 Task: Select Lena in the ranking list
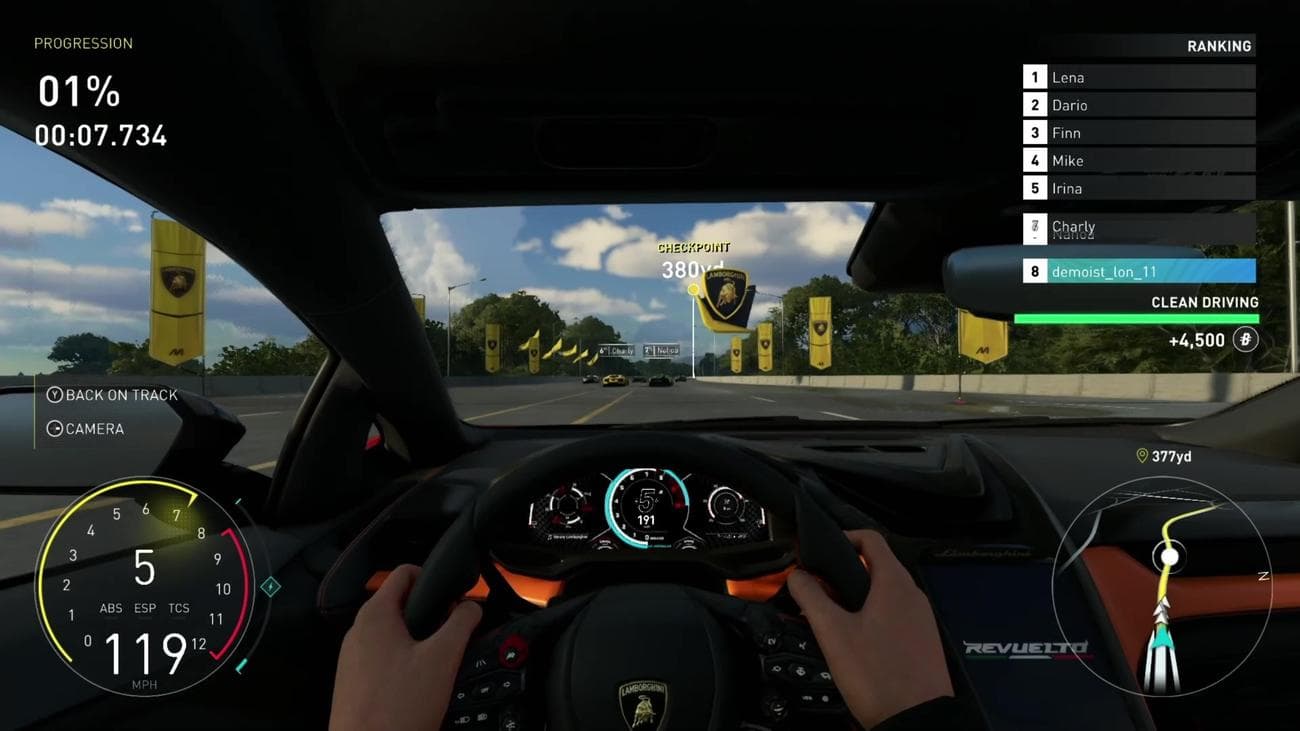[1138, 77]
